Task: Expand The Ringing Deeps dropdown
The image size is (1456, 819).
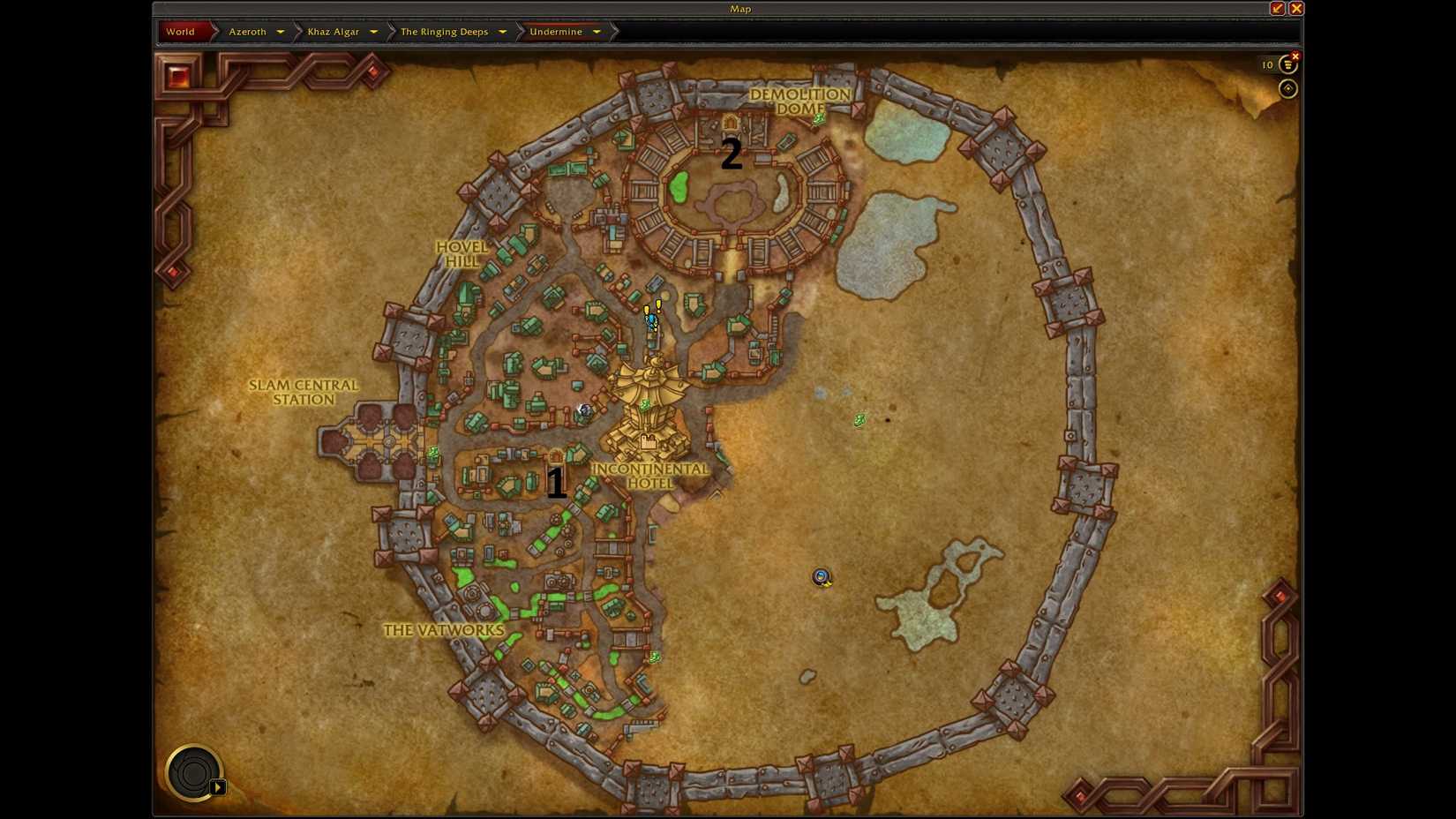Action: pos(502,31)
